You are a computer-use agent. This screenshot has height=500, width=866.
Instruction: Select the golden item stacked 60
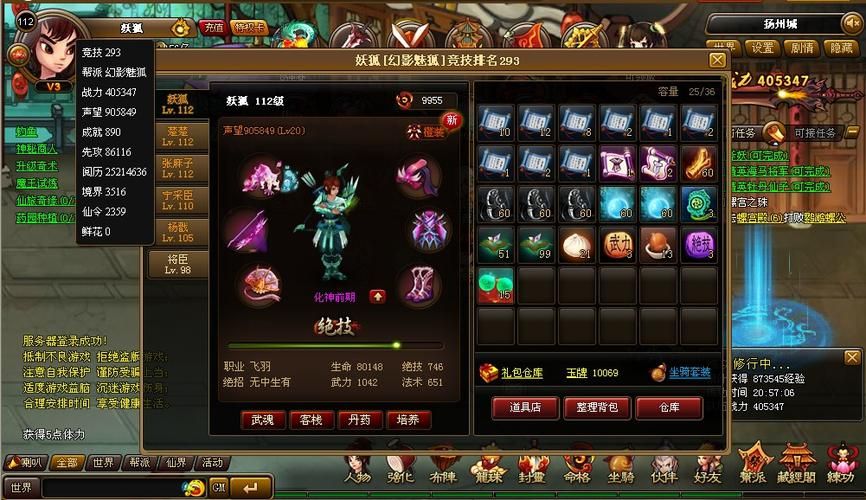[700, 163]
